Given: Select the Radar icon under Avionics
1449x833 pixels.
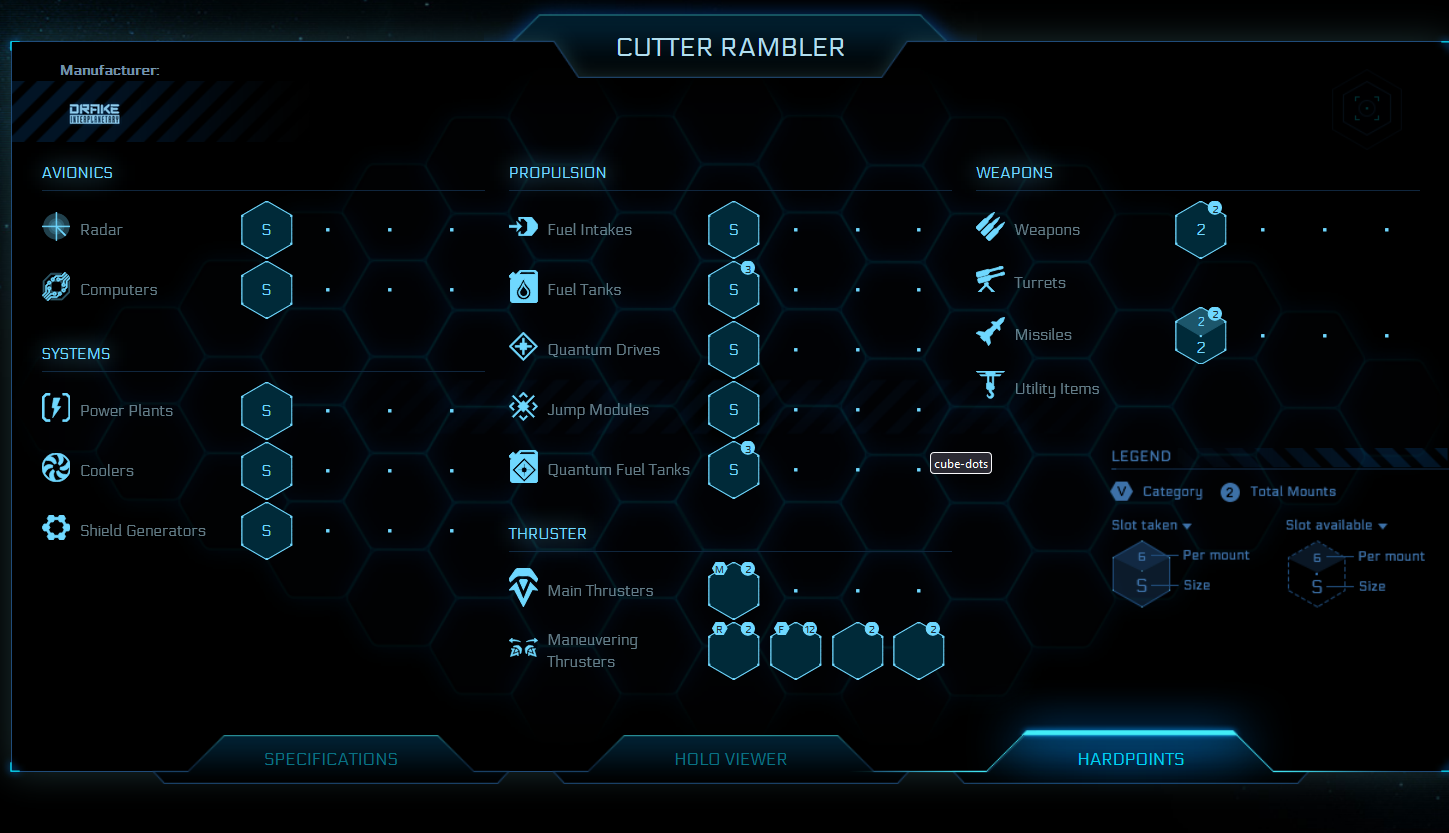Looking at the screenshot, I should [x=55, y=227].
